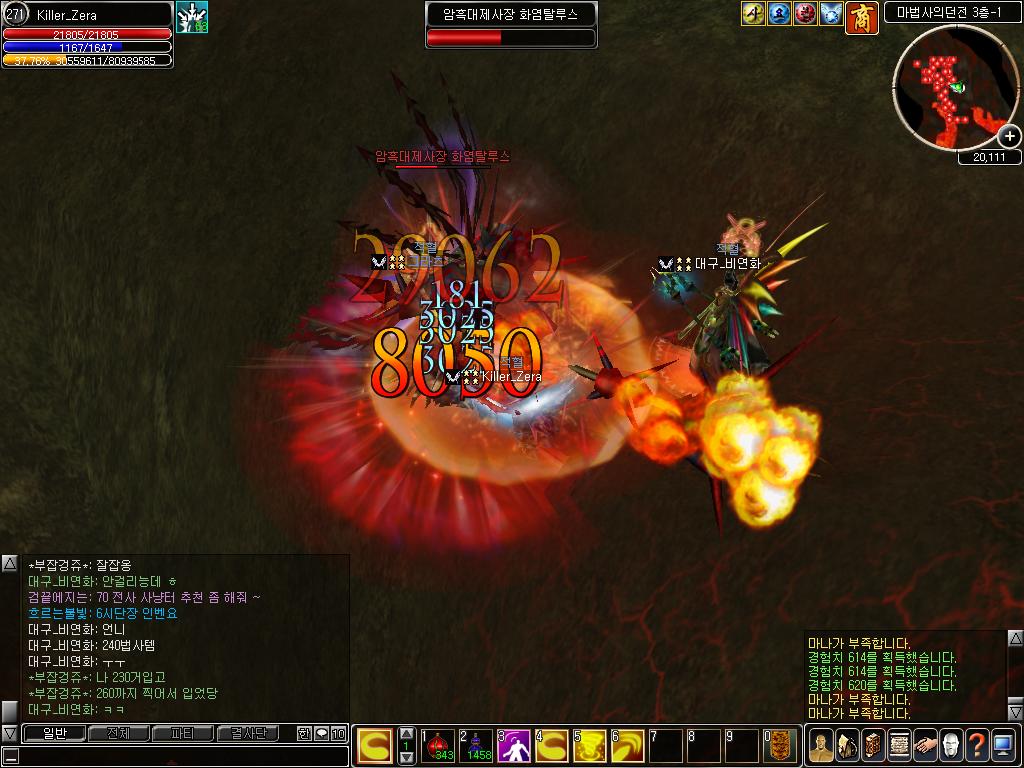Open the 파티 chat tab

[183, 734]
